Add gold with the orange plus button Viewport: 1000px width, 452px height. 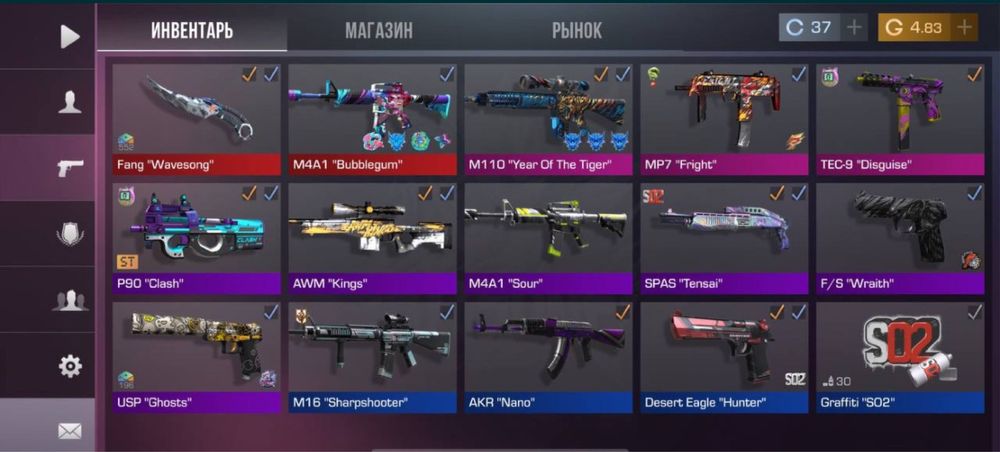coord(964,28)
